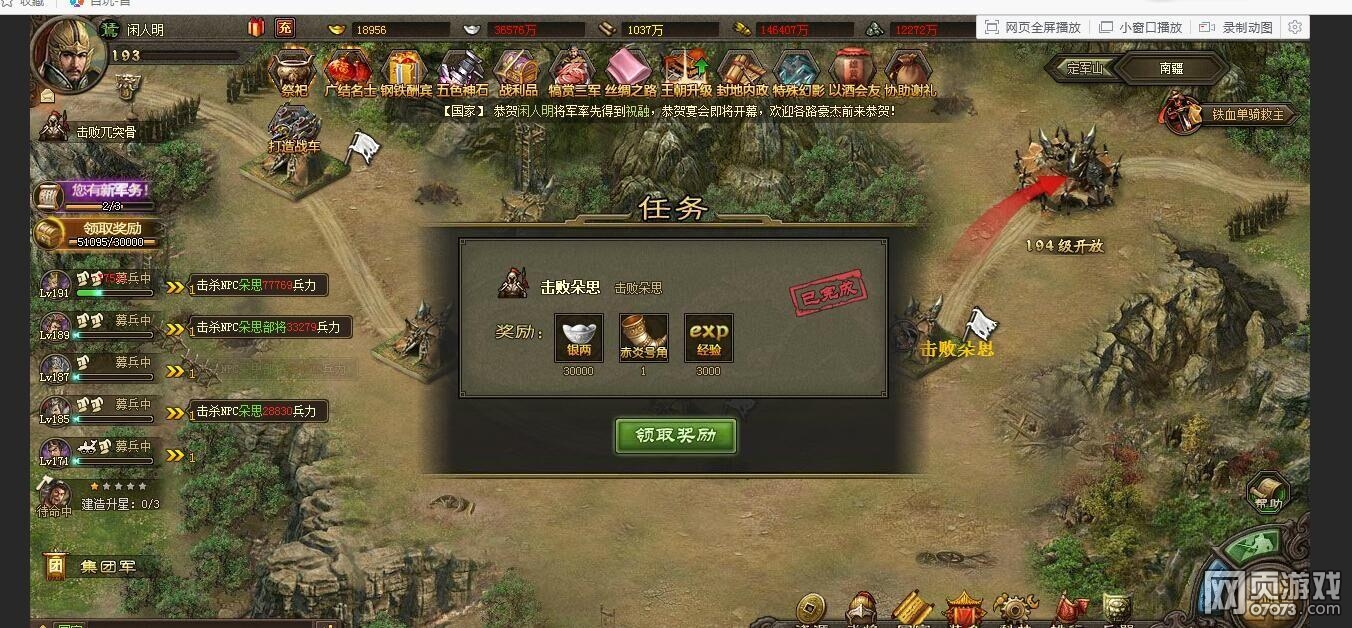This screenshot has width=1352, height=628.
Task: Open the 封地内政 event icon
Action: [x=742, y=73]
